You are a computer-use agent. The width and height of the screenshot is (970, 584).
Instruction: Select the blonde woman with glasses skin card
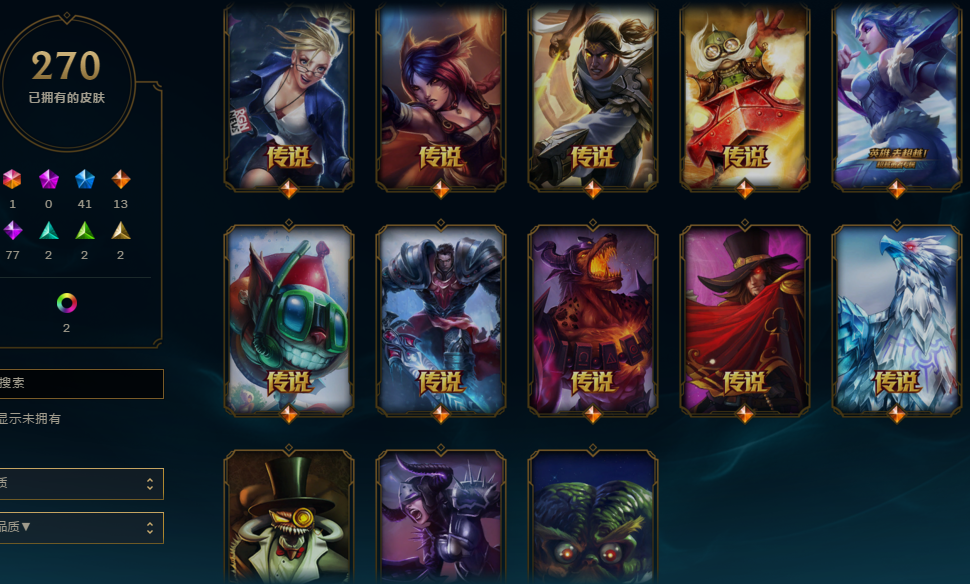(x=289, y=95)
